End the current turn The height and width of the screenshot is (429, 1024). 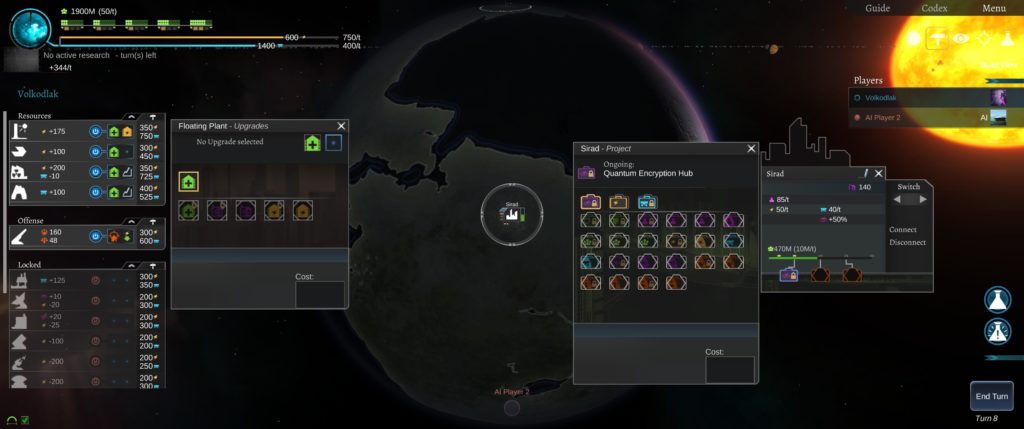[x=991, y=397]
